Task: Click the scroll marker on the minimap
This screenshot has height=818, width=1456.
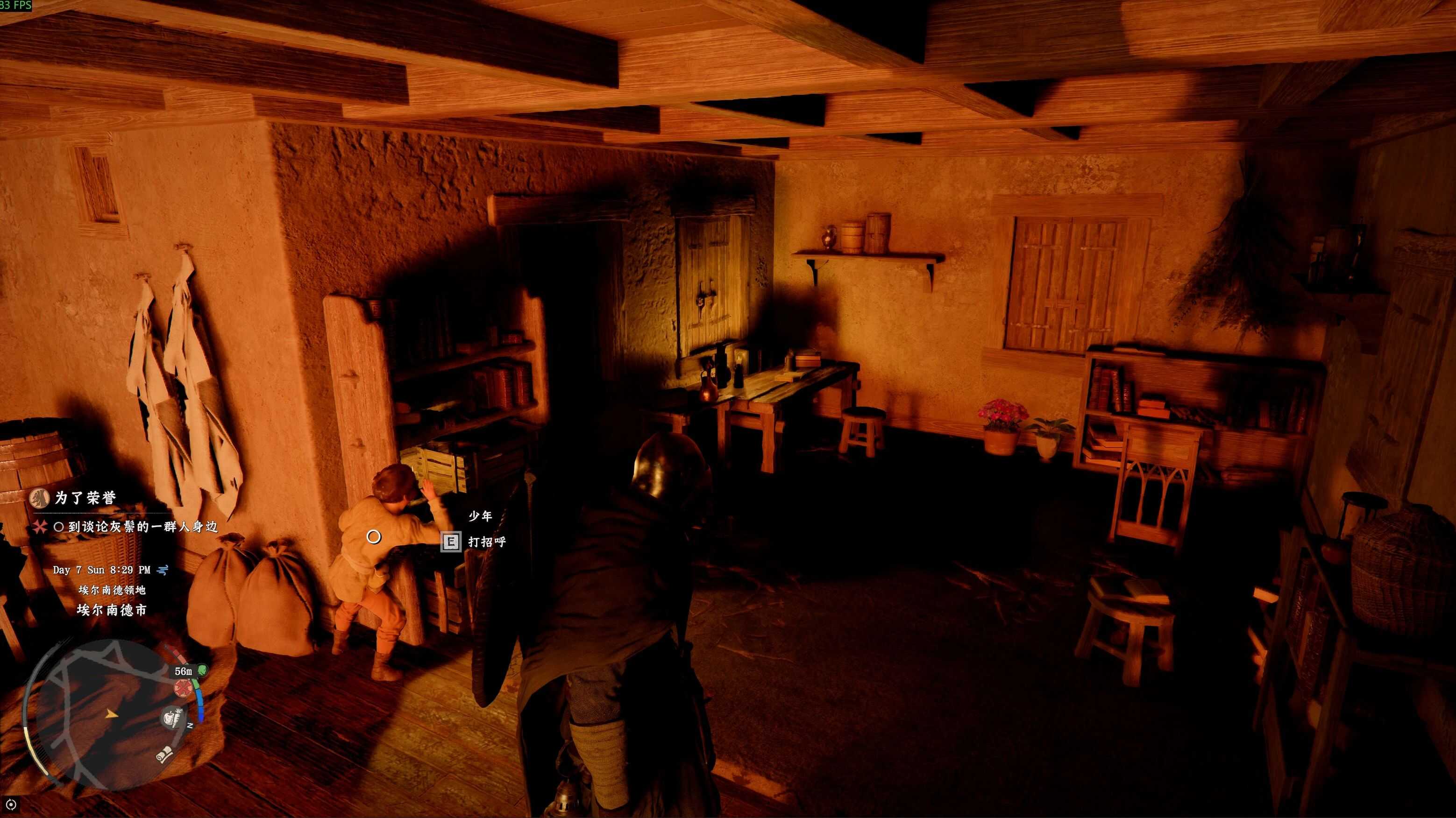Action: (164, 754)
